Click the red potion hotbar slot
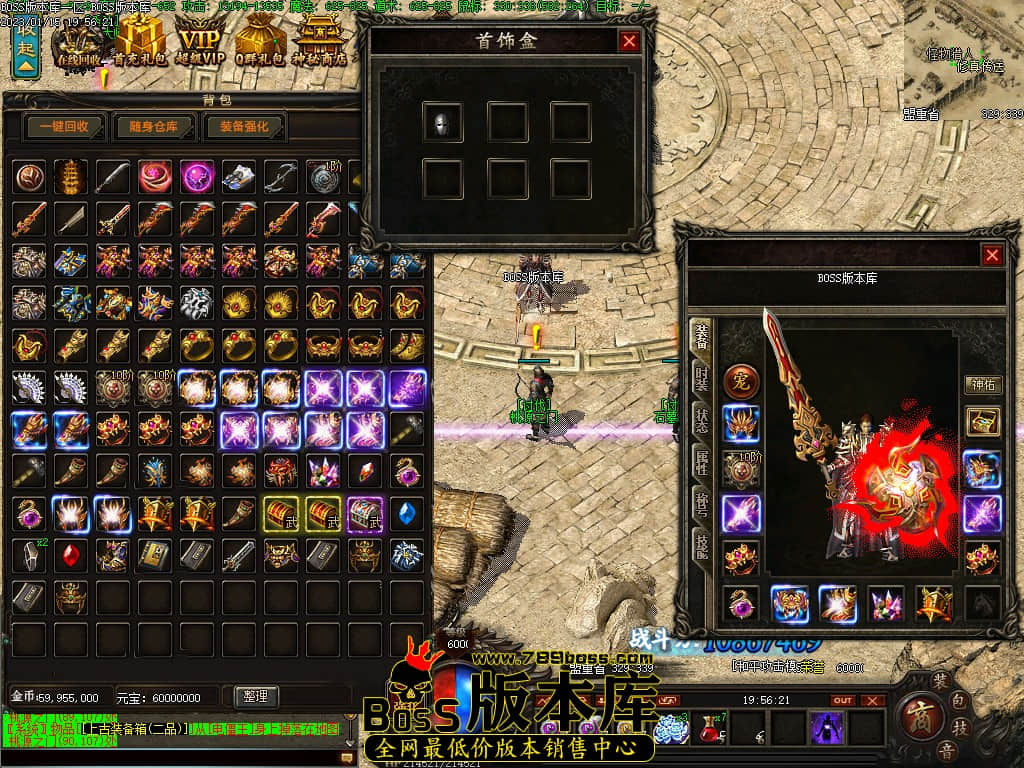 [712, 727]
